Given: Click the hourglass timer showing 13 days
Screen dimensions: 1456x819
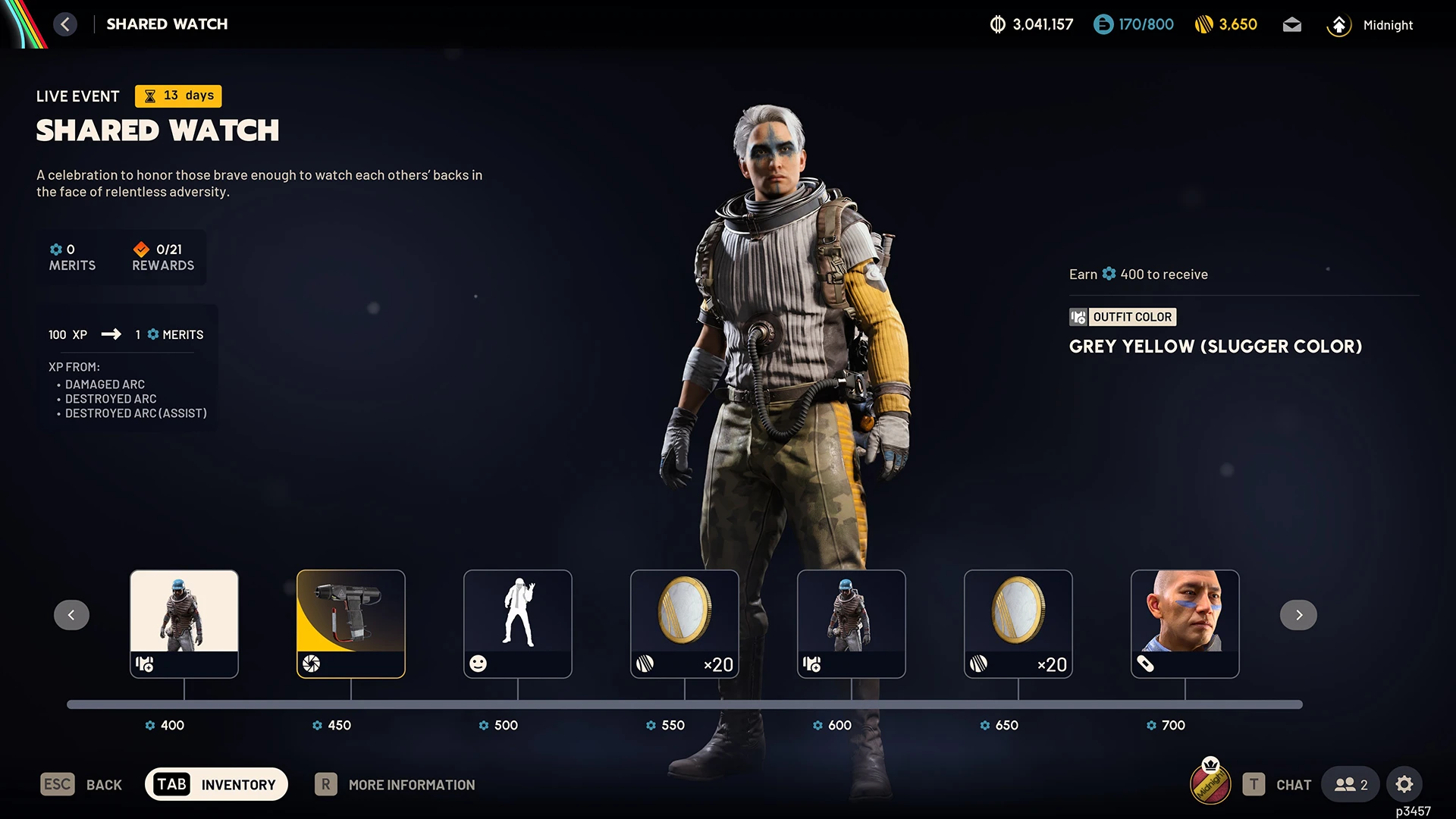Looking at the screenshot, I should tap(149, 96).
